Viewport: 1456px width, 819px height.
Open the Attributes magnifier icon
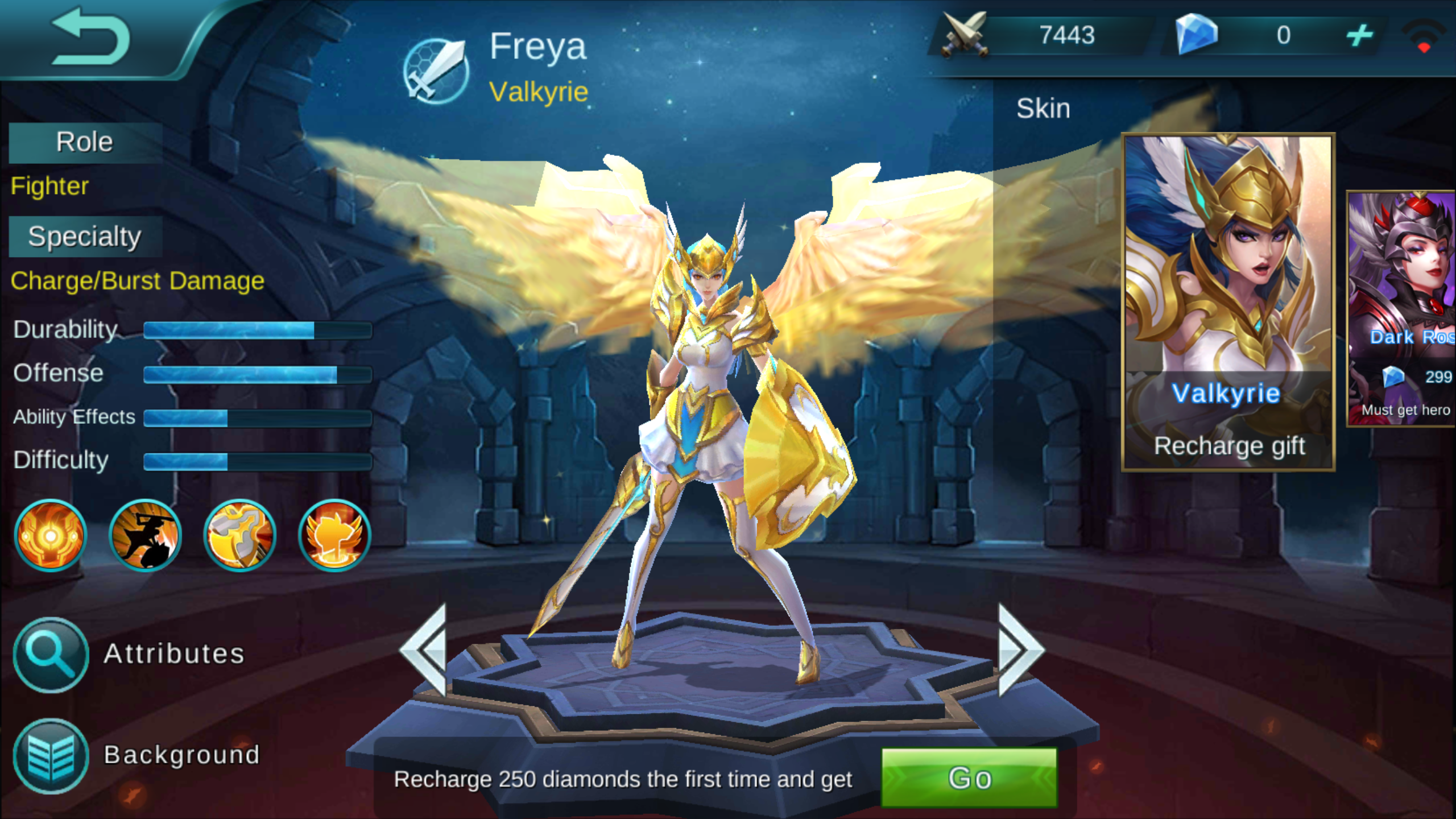click(50, 654)
